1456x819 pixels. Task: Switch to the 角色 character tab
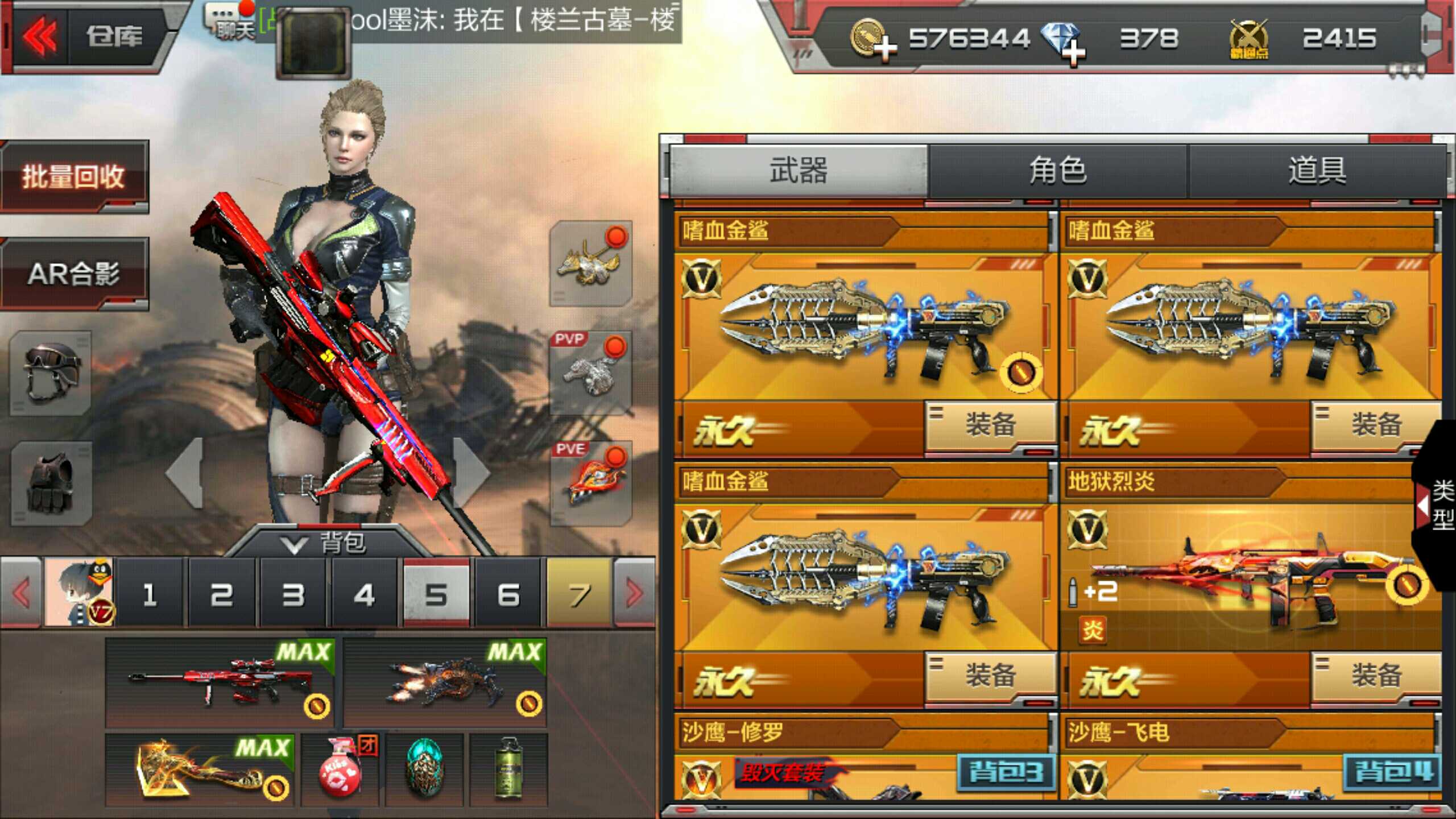point(1058,171)
